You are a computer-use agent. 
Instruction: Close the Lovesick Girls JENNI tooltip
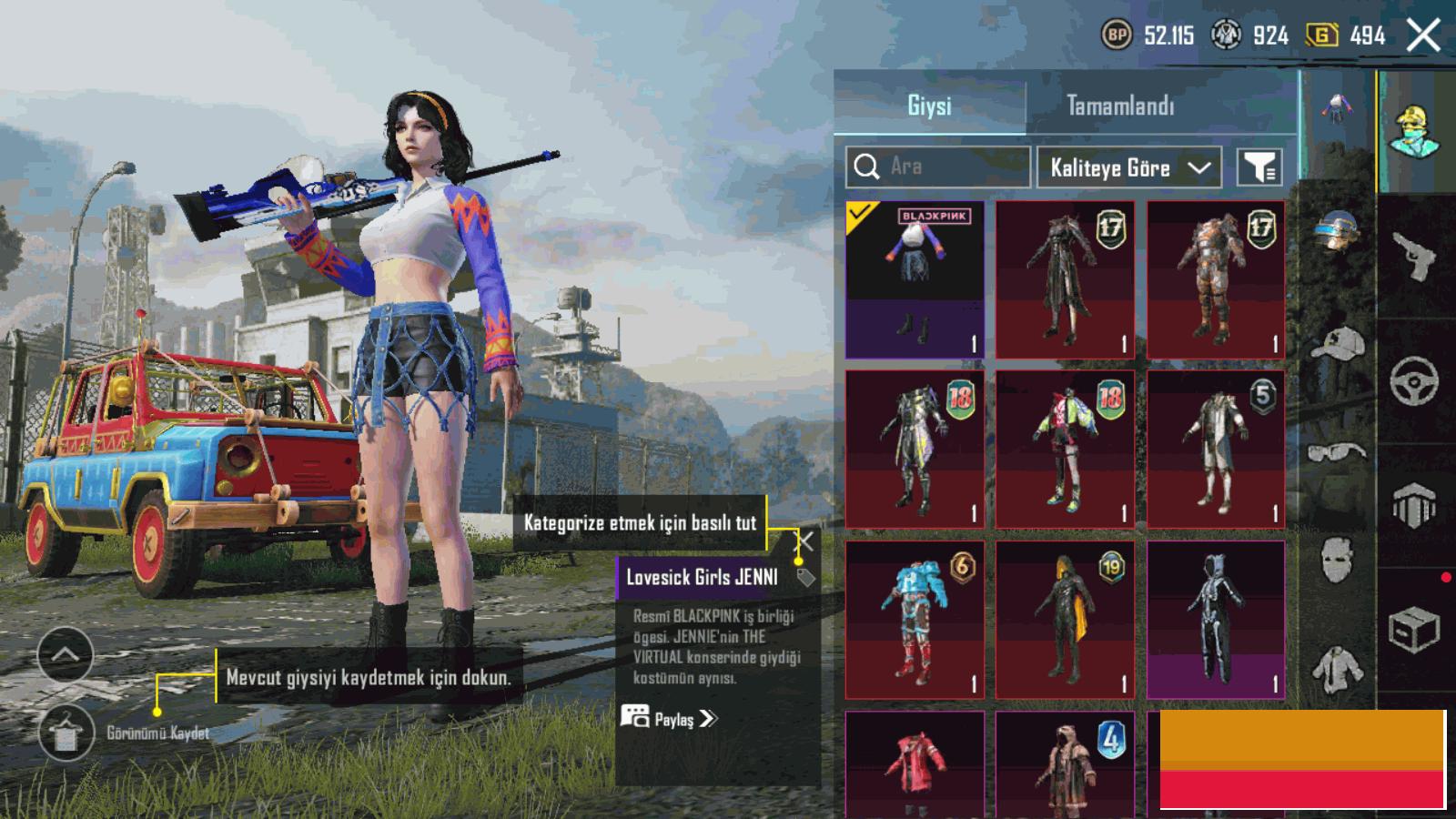(x=805, y=542)
